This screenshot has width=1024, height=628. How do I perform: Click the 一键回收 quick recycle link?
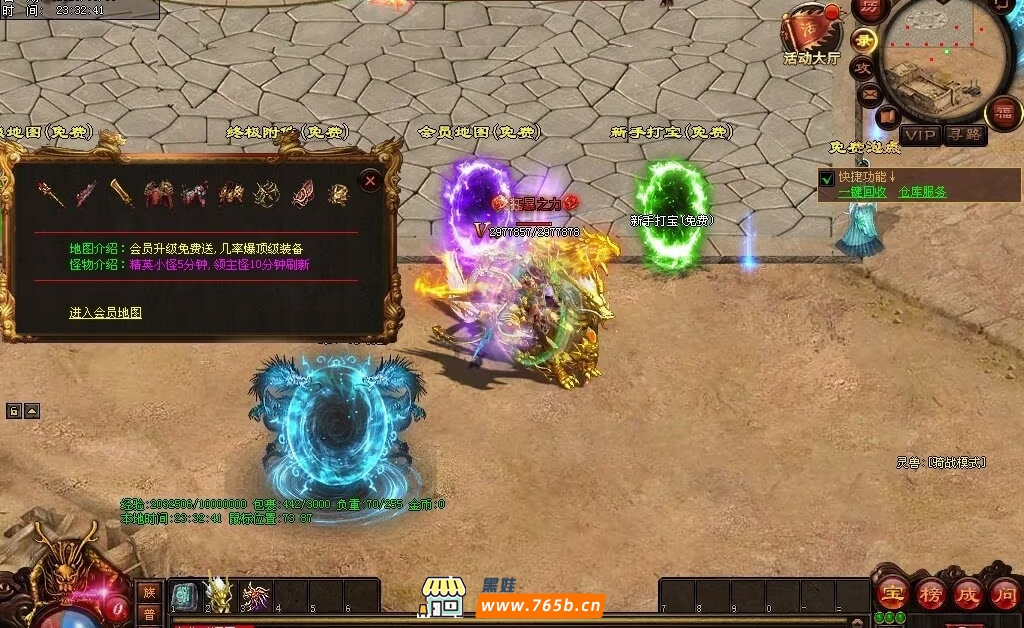[x=863, y=192]
